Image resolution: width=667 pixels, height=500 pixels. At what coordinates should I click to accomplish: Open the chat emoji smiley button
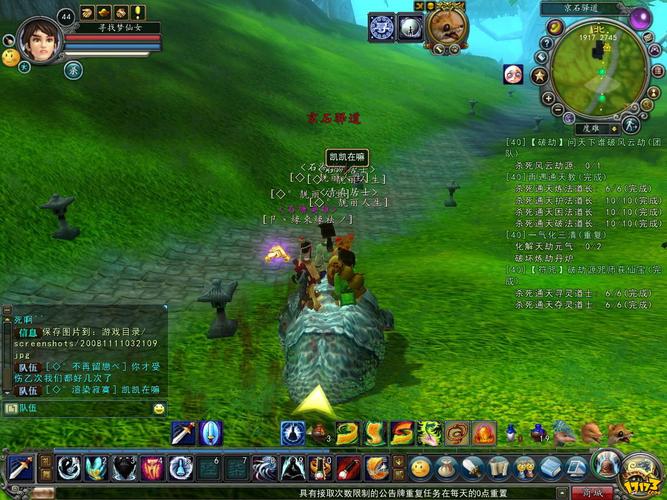[159, 408]
